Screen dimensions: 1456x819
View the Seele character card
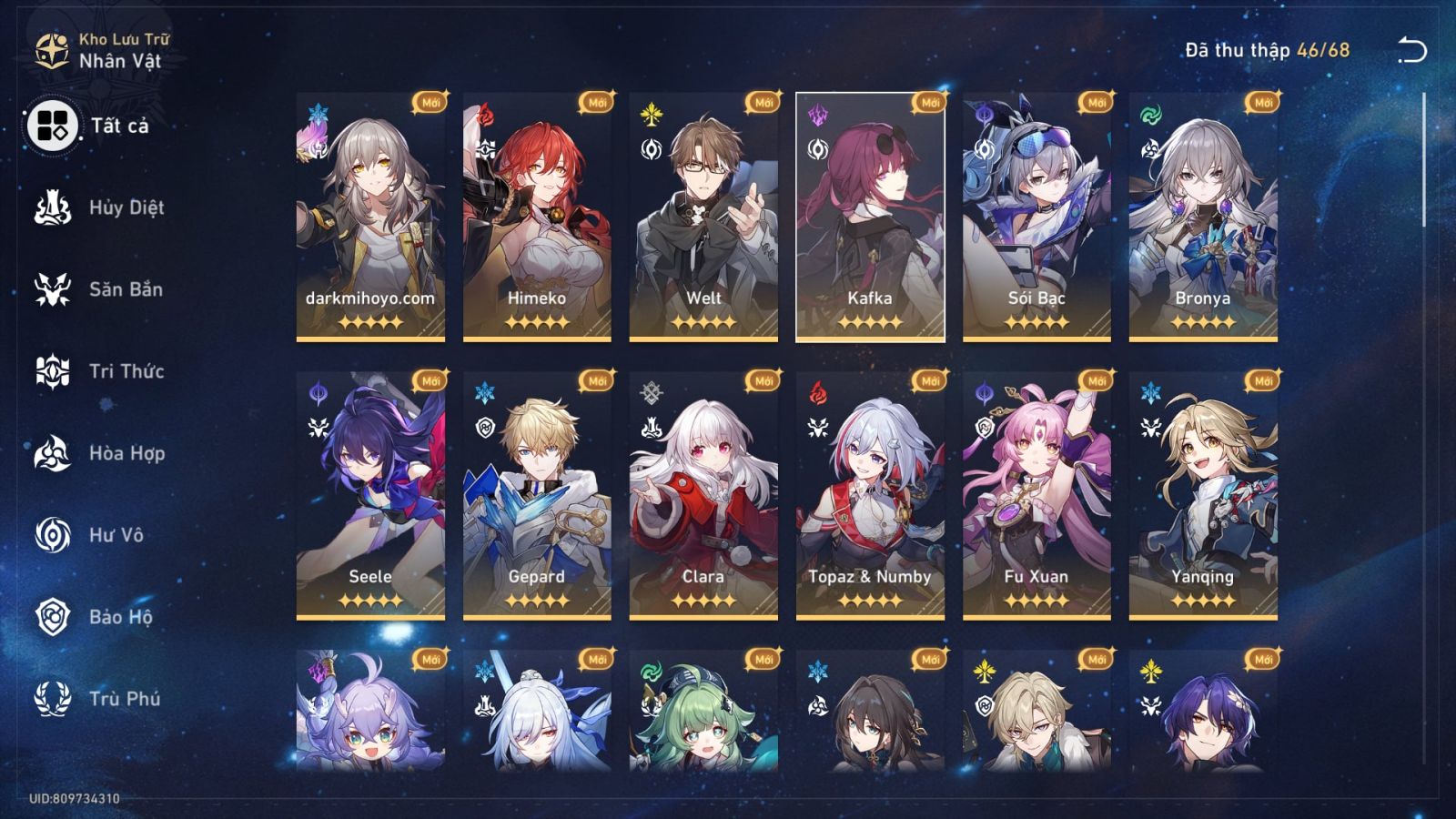[370, 495]
